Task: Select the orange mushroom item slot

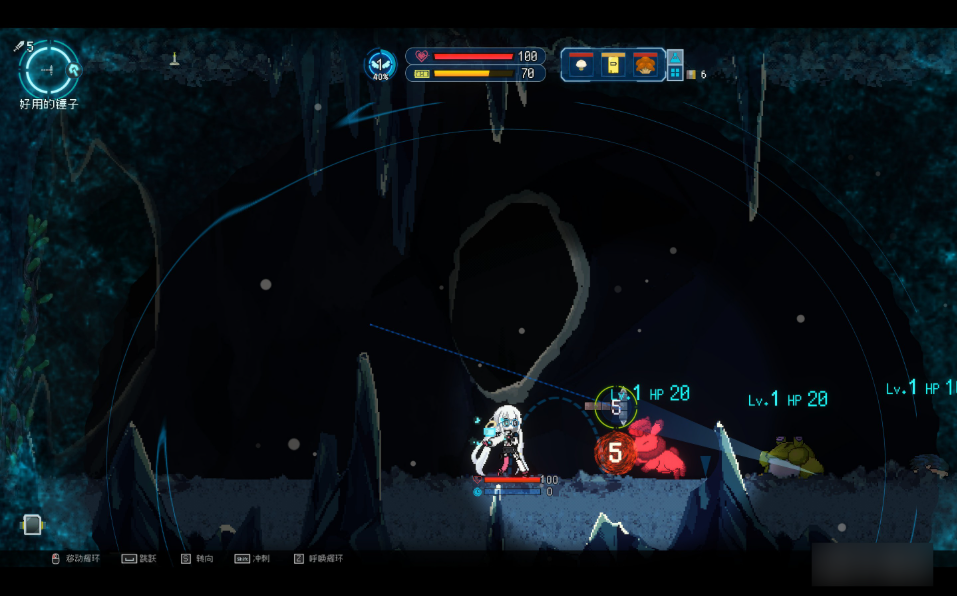Action: coord(645,66)
